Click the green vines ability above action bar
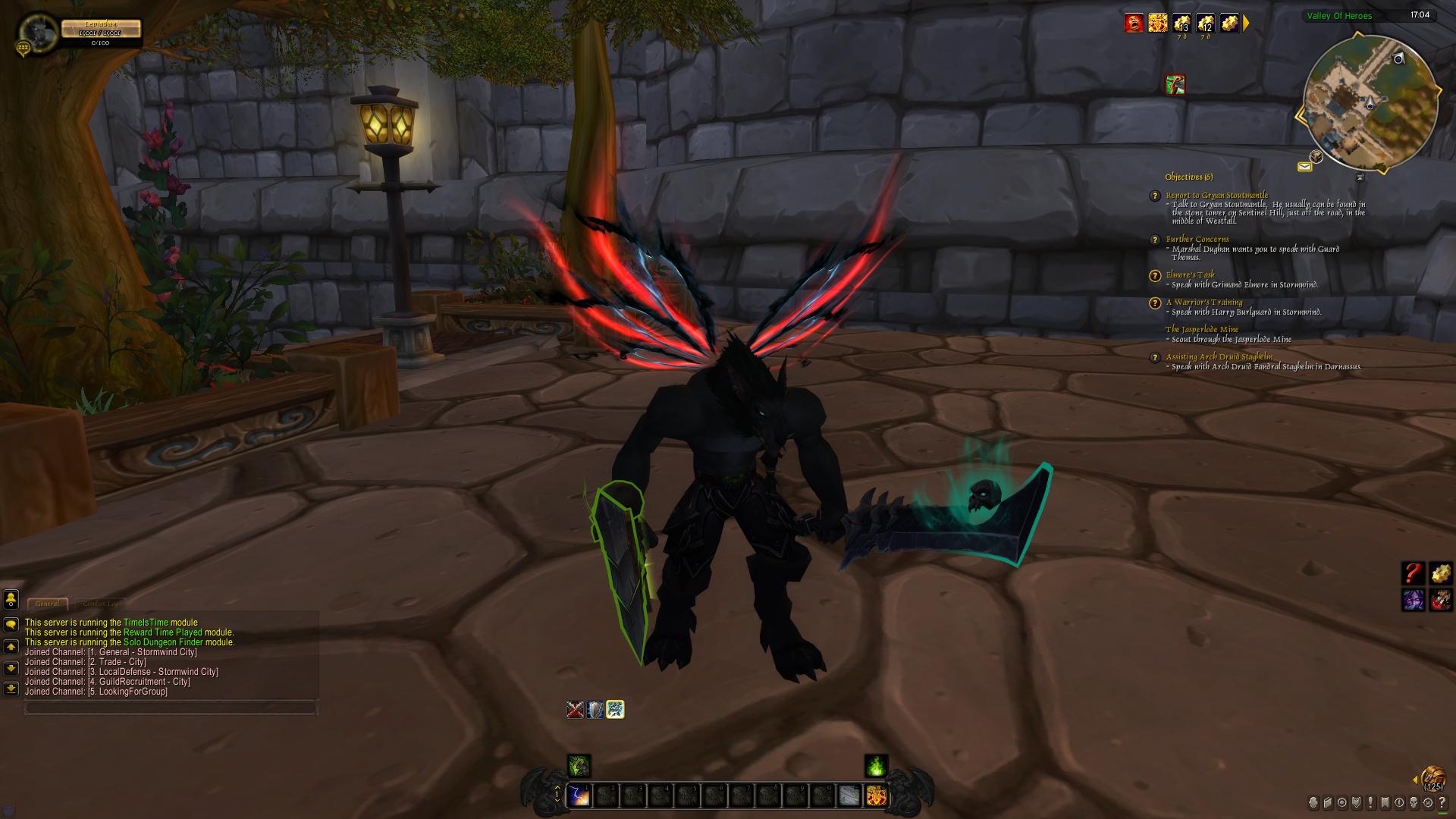 pos(579,766)
